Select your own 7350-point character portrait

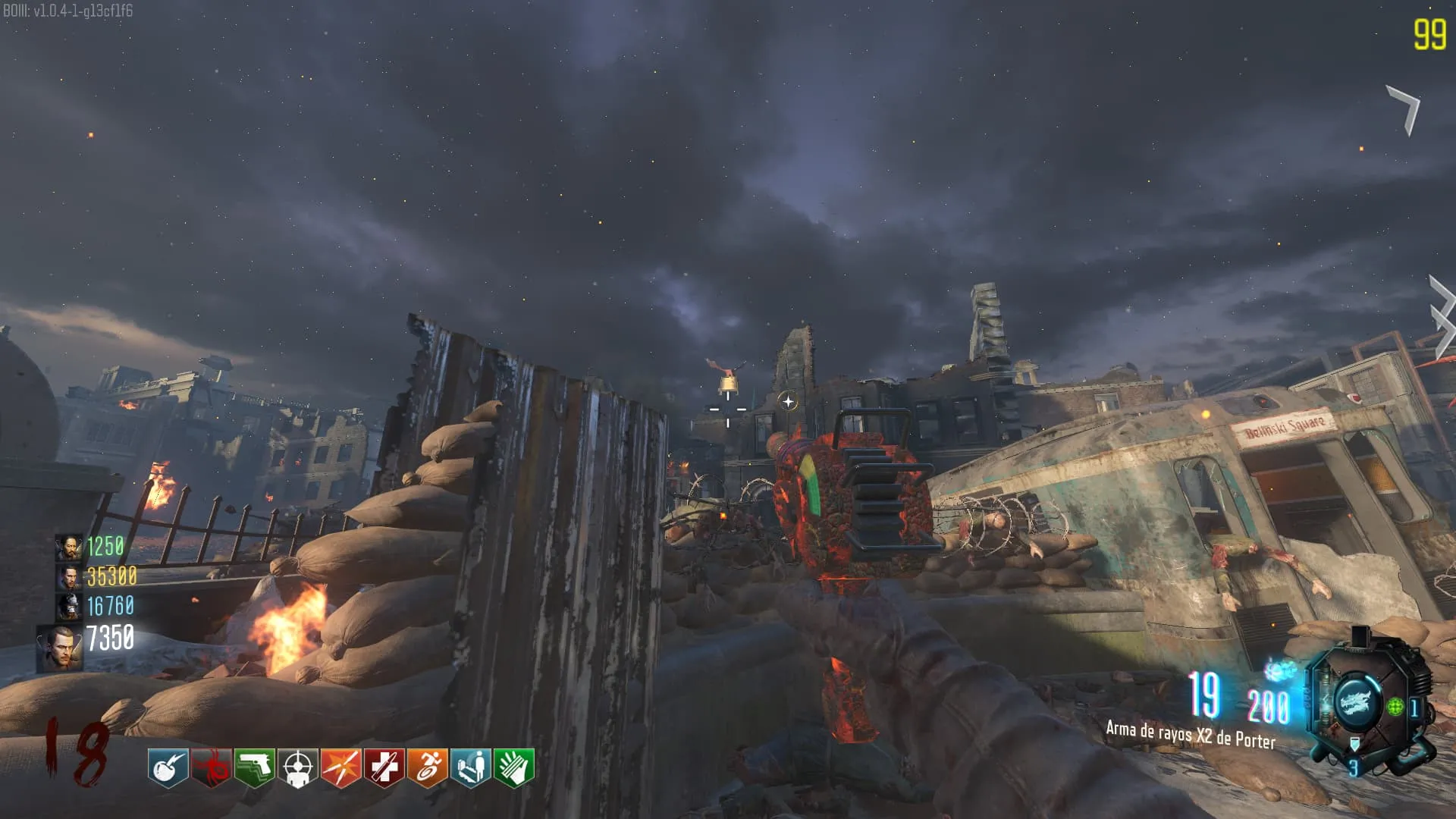click(59, 648)
